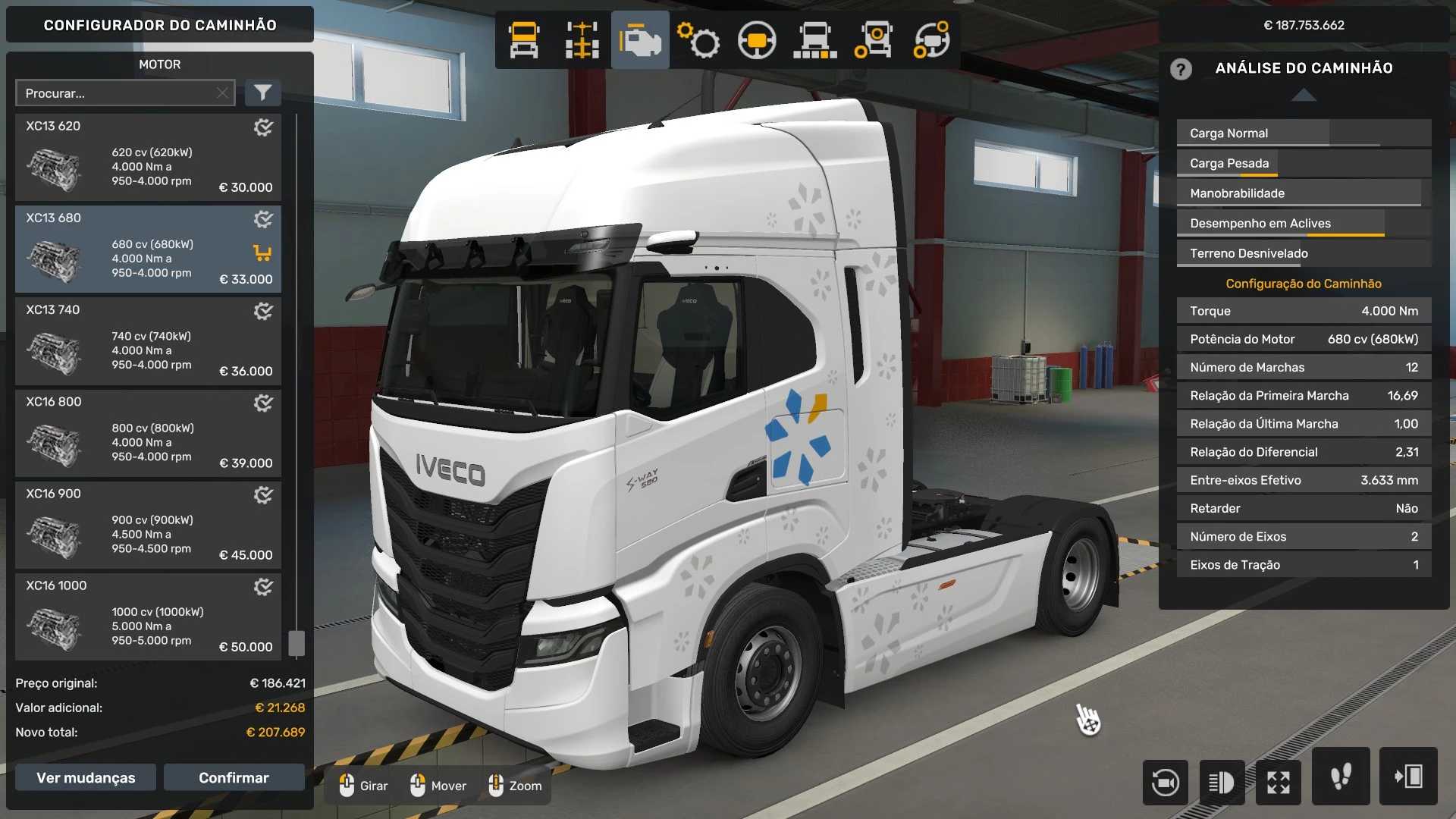Open the Ver mudanças changes list
Viewport: 1456px width, 819px height.
86,777
